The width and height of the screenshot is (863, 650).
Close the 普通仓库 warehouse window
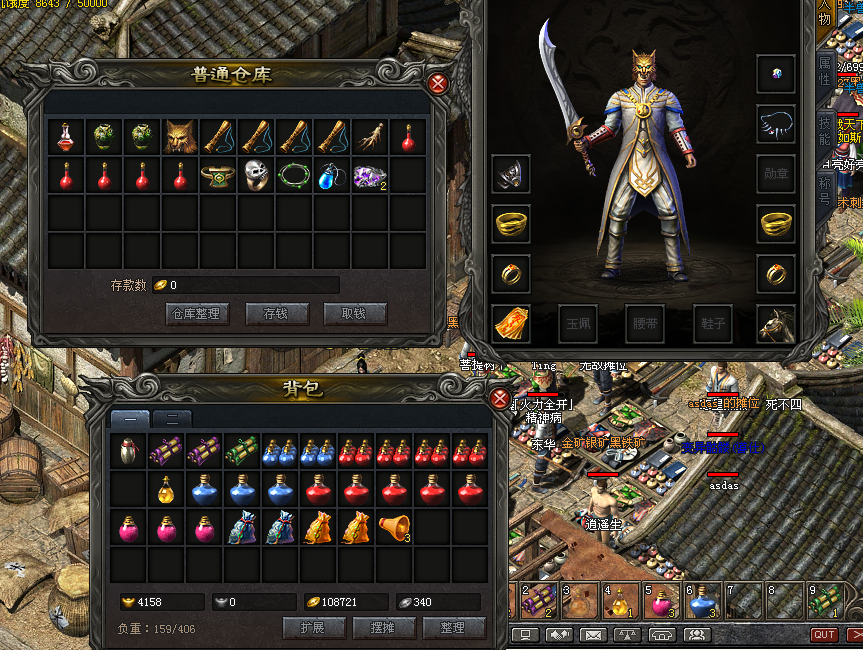click(x=437, y=83)
